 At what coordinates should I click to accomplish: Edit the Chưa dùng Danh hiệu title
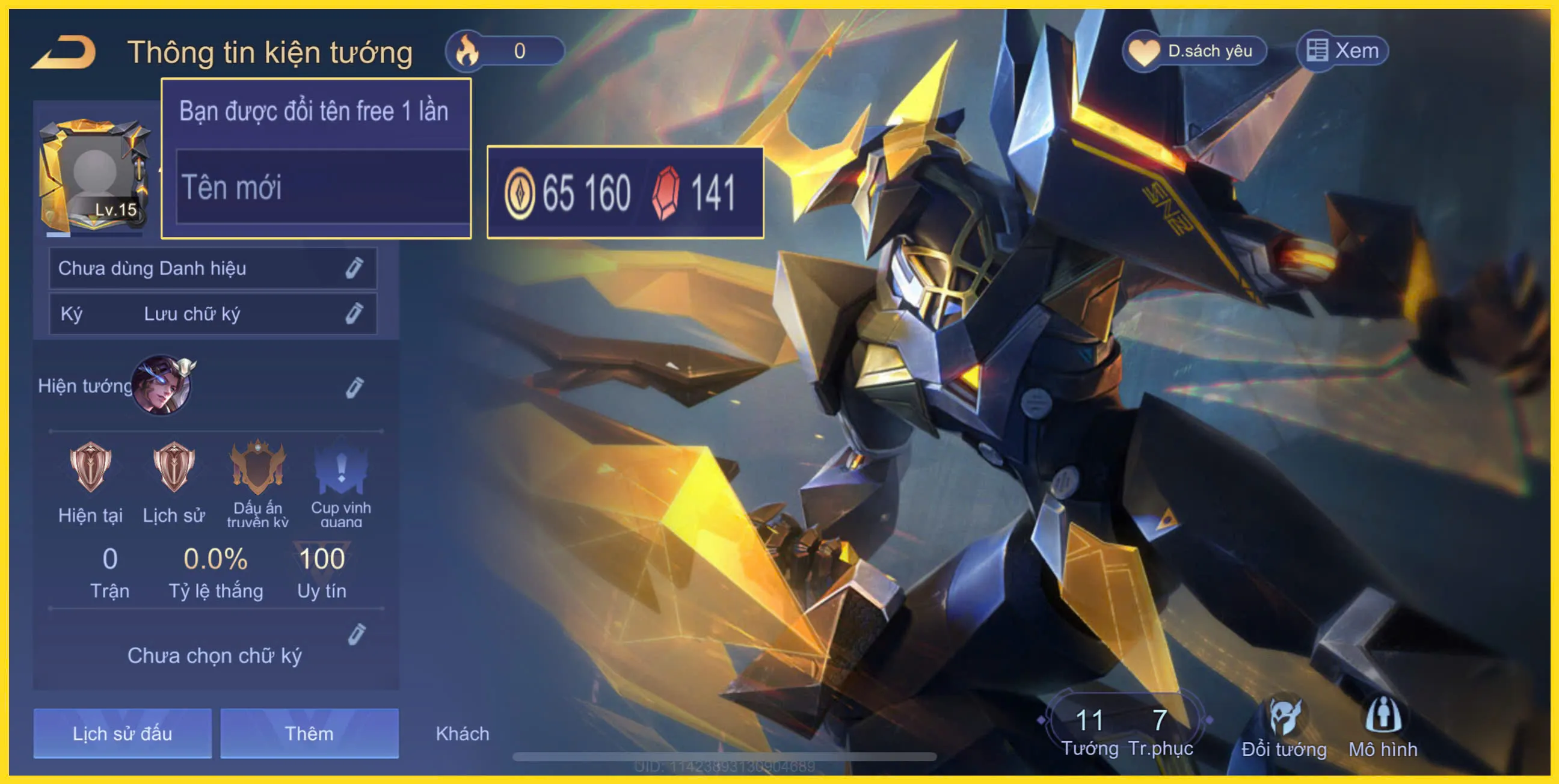[354, 268]
